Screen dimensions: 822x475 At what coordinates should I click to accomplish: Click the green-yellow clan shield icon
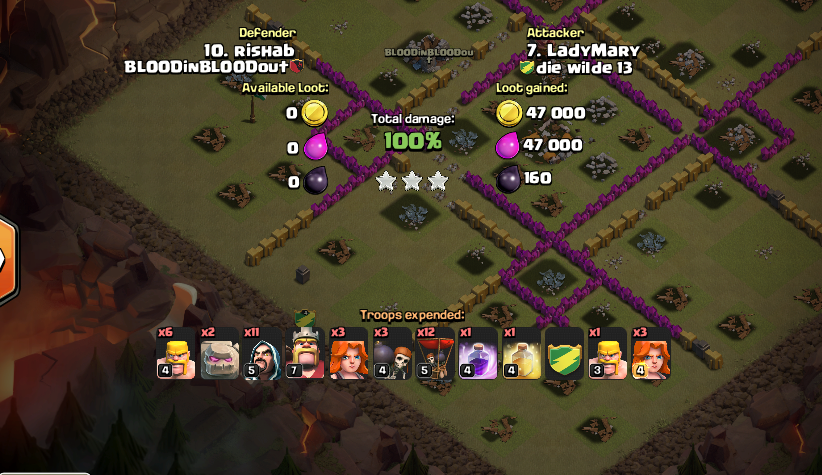click(x=564, y=355)
